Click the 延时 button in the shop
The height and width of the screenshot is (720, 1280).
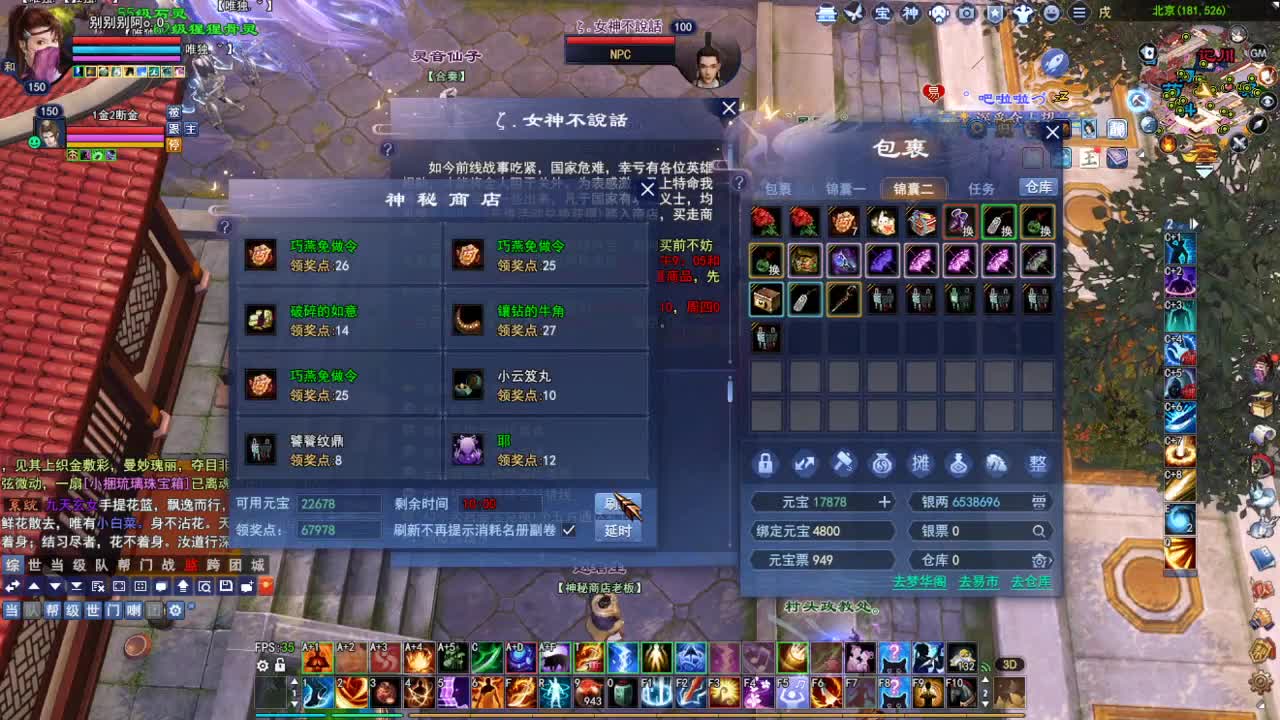click(x=618, y=530)
